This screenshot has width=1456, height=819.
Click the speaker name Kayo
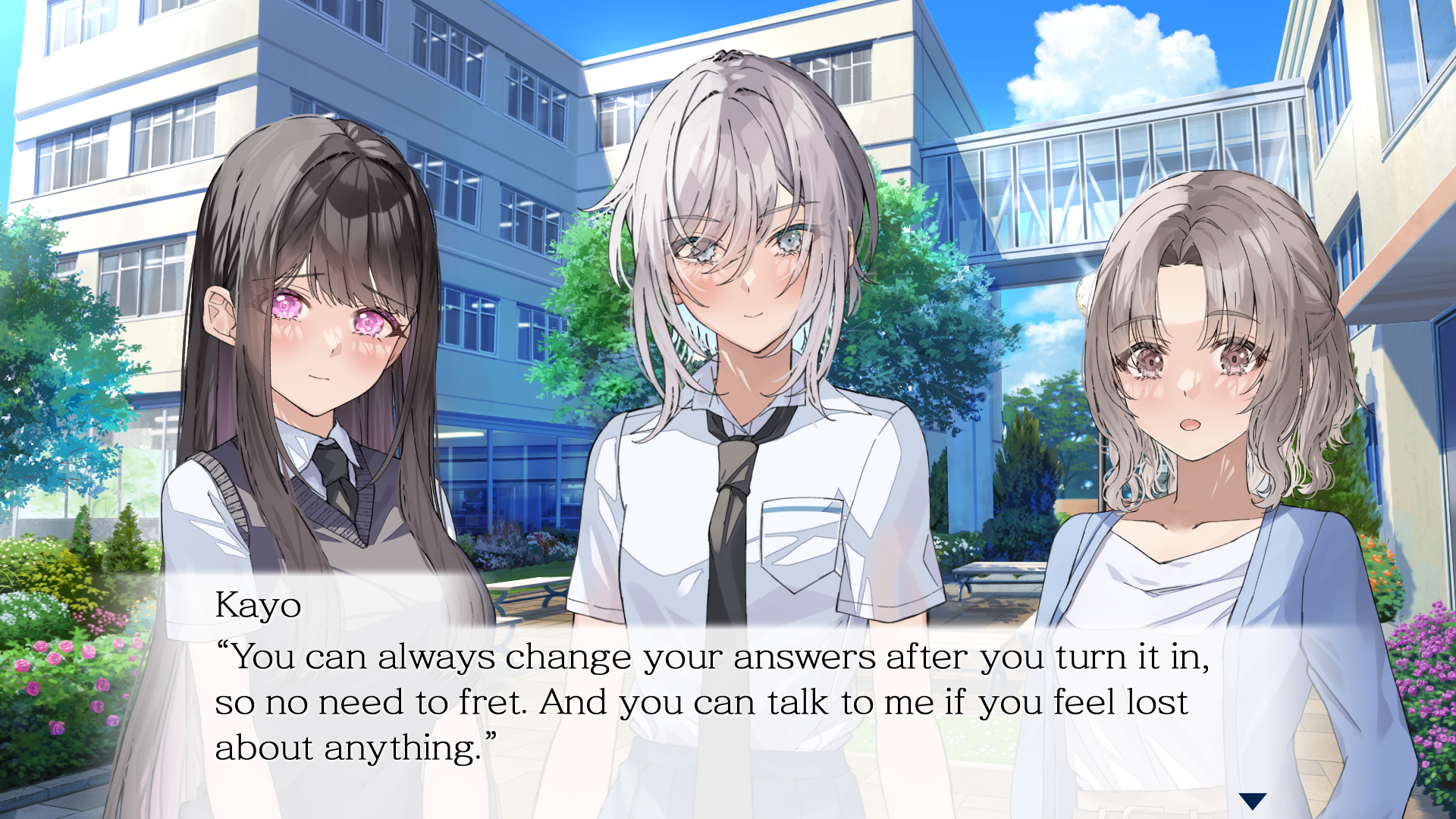click(x=258, y=606)
